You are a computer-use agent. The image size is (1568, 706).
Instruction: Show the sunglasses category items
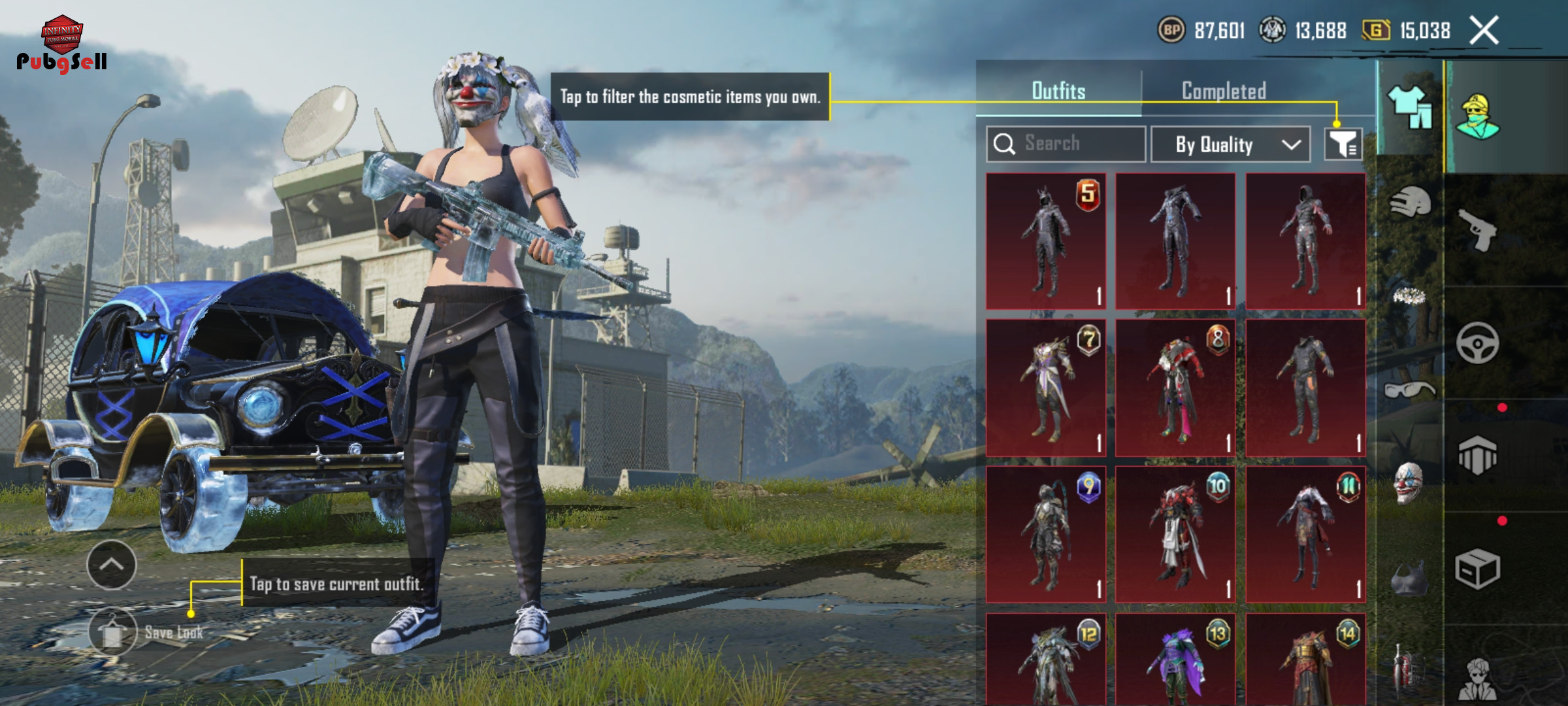point(1409,390)
